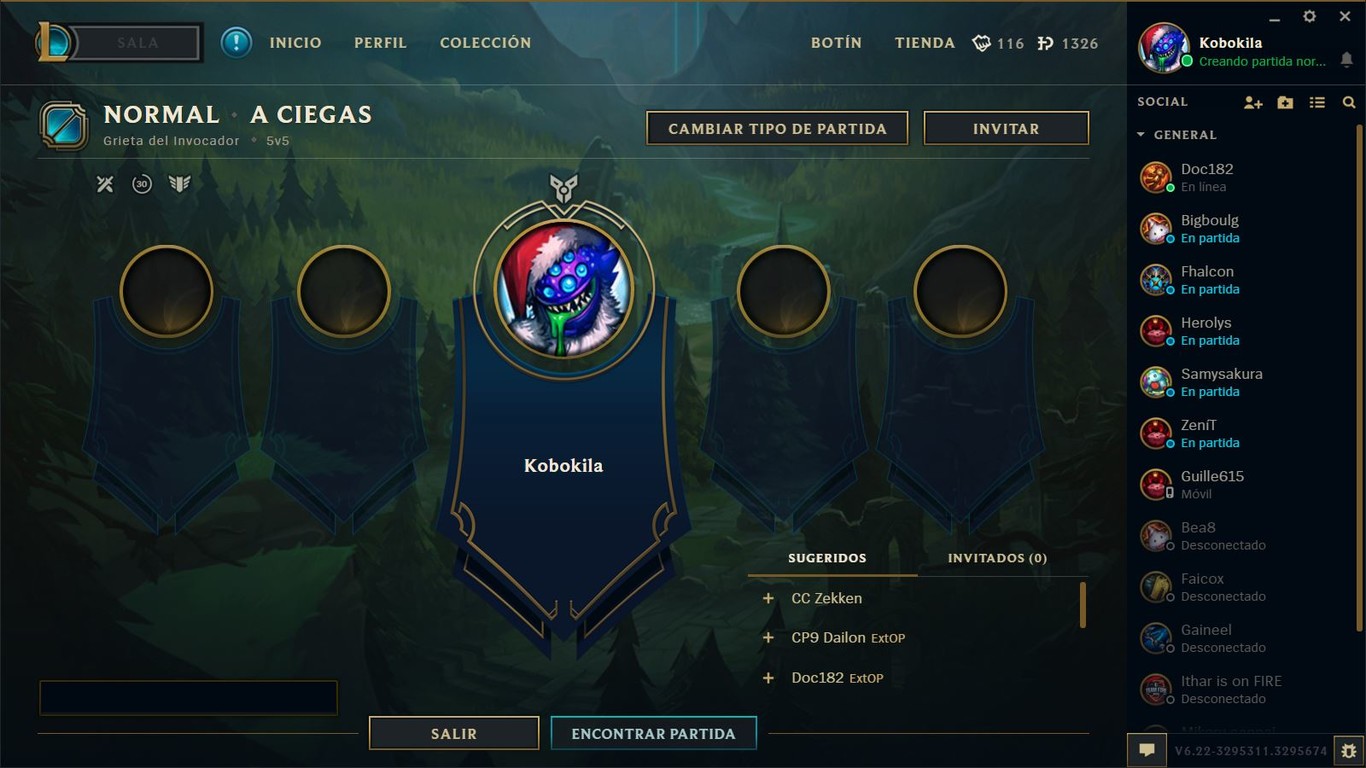
Task: Open the add friend icon in Social panel
Action: click(x=1253, y=102)
